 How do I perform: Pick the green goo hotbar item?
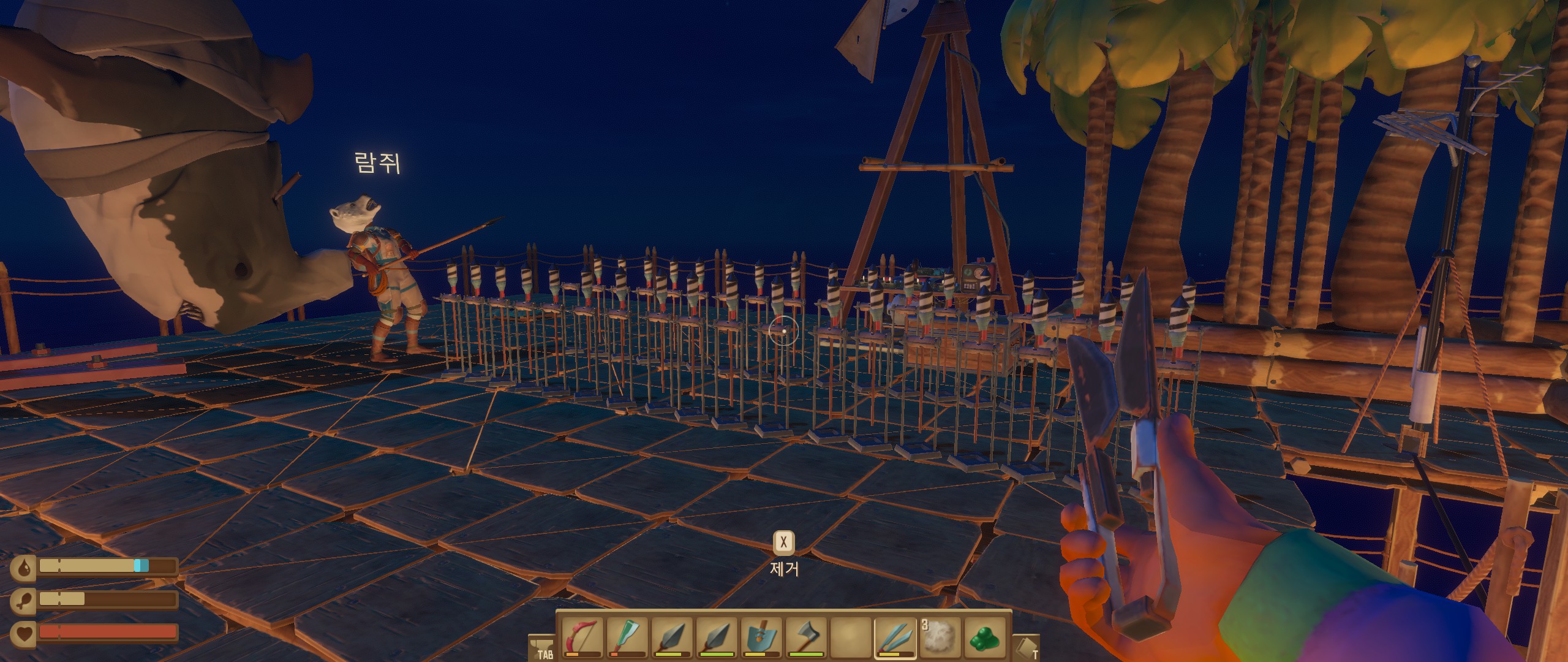point(984,637)
